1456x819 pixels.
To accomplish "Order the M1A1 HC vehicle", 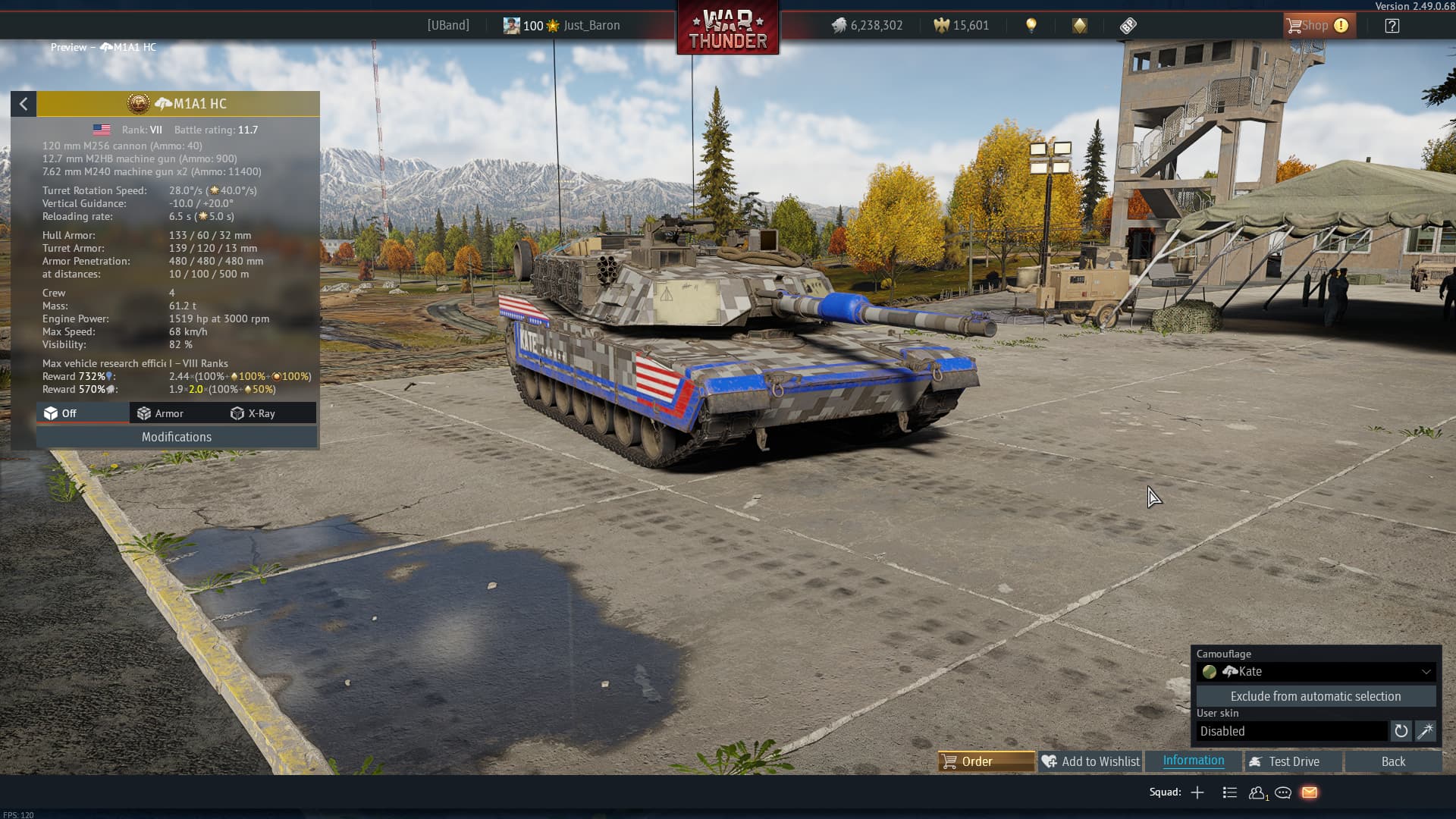I will click(986, 761).
